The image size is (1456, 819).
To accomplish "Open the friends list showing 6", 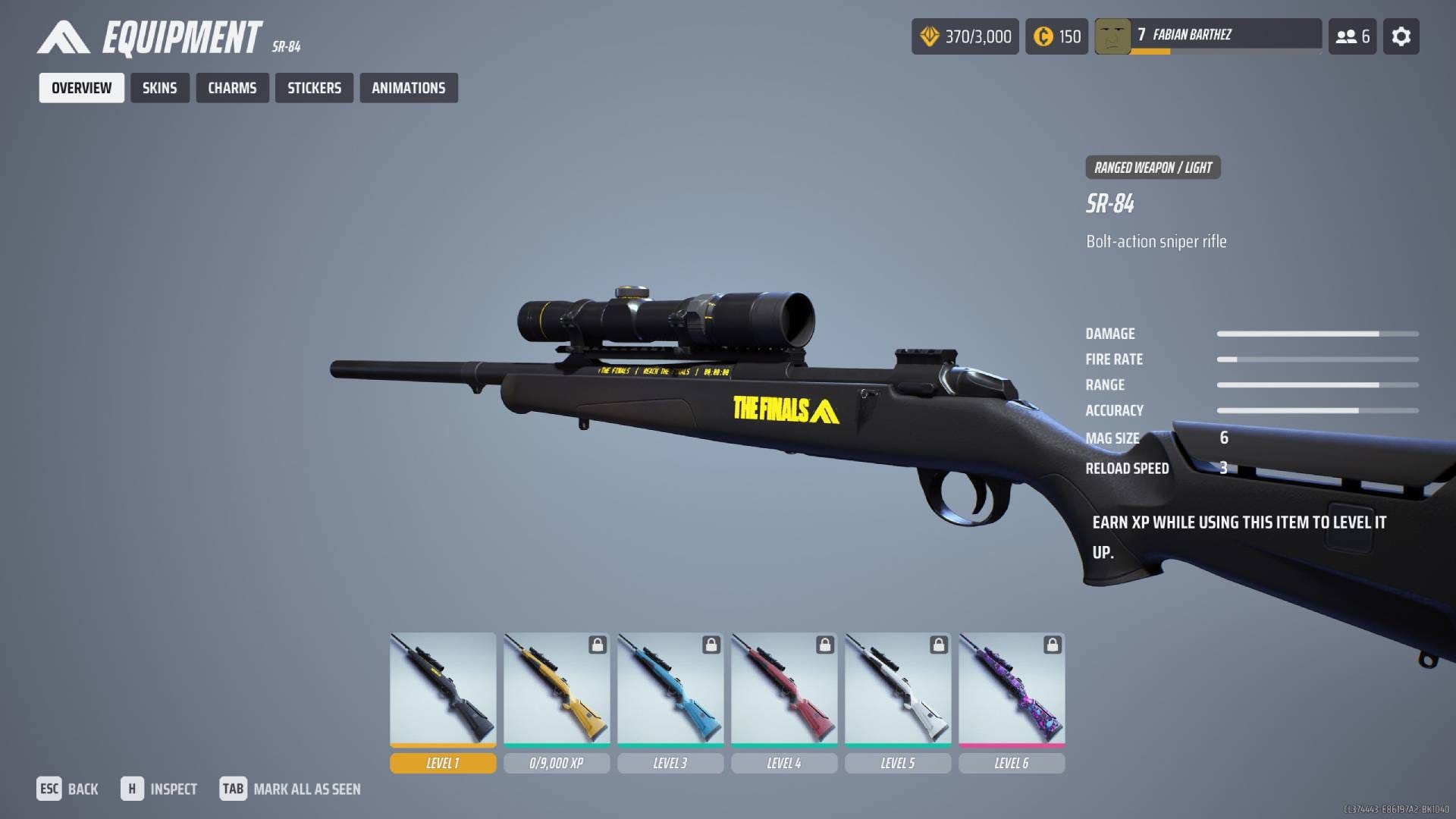I will point(1352,36).
